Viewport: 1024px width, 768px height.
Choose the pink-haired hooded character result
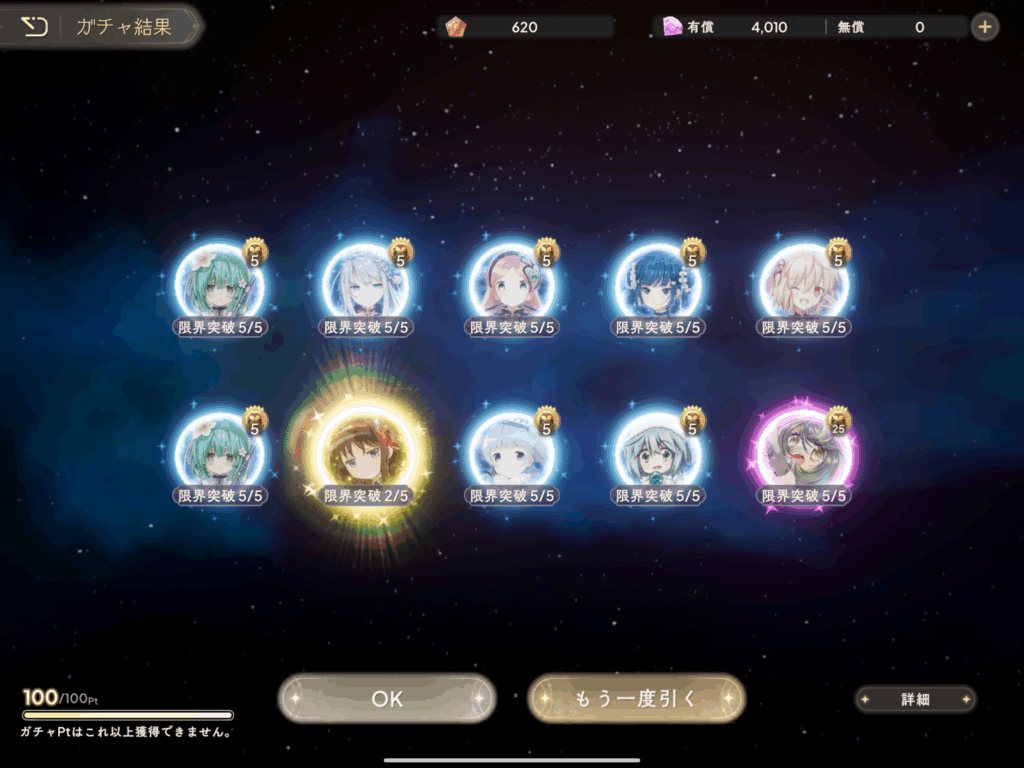(511, 284)
